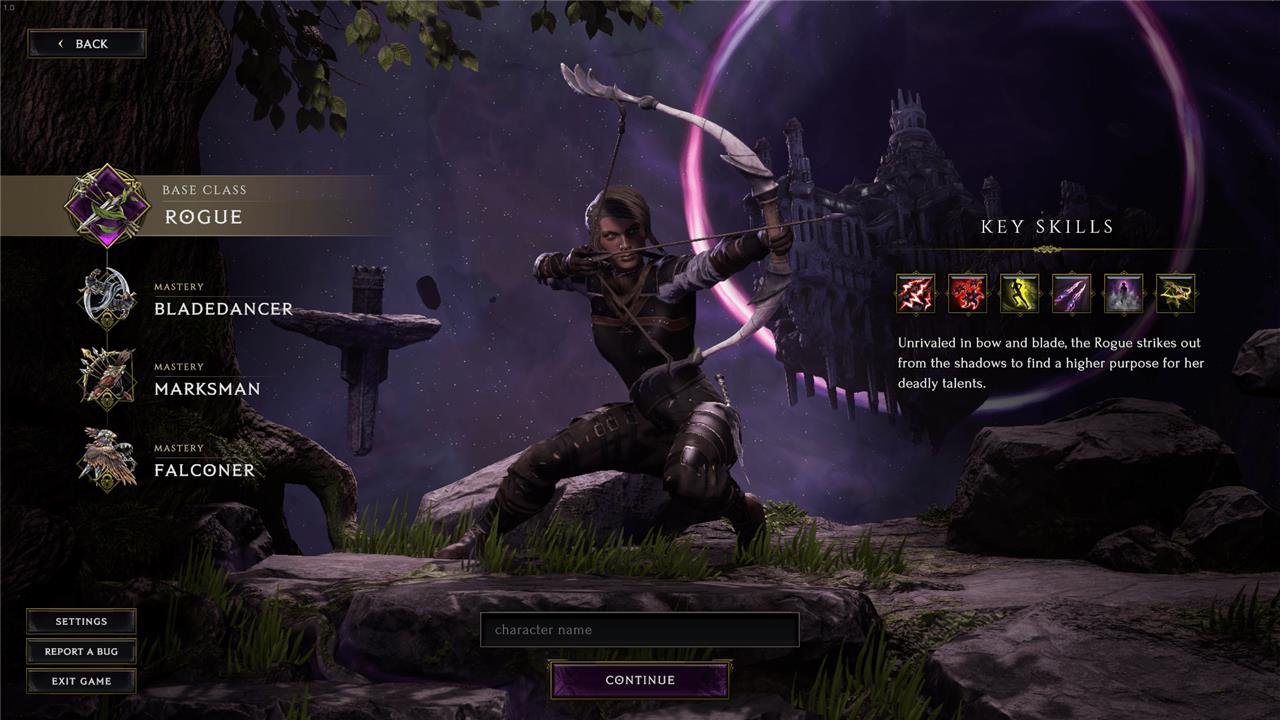Inspect the purple smoke silhouette key skill
The width and height of the screenshot is (1280, 720).
1124,294
